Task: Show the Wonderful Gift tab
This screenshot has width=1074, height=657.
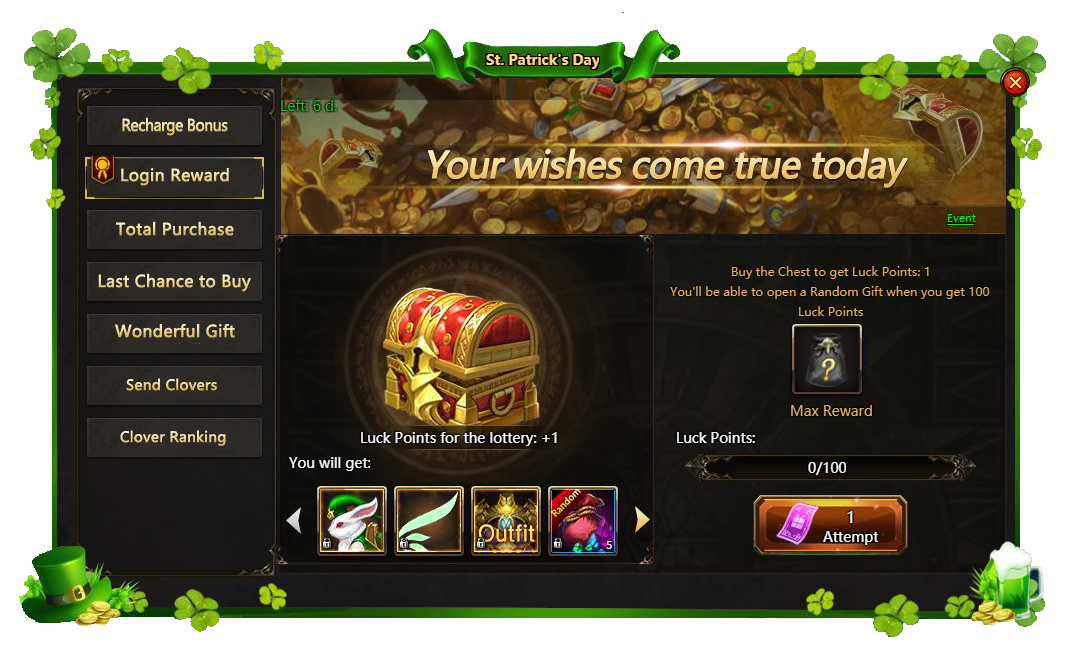Action: tap(175, 332)
